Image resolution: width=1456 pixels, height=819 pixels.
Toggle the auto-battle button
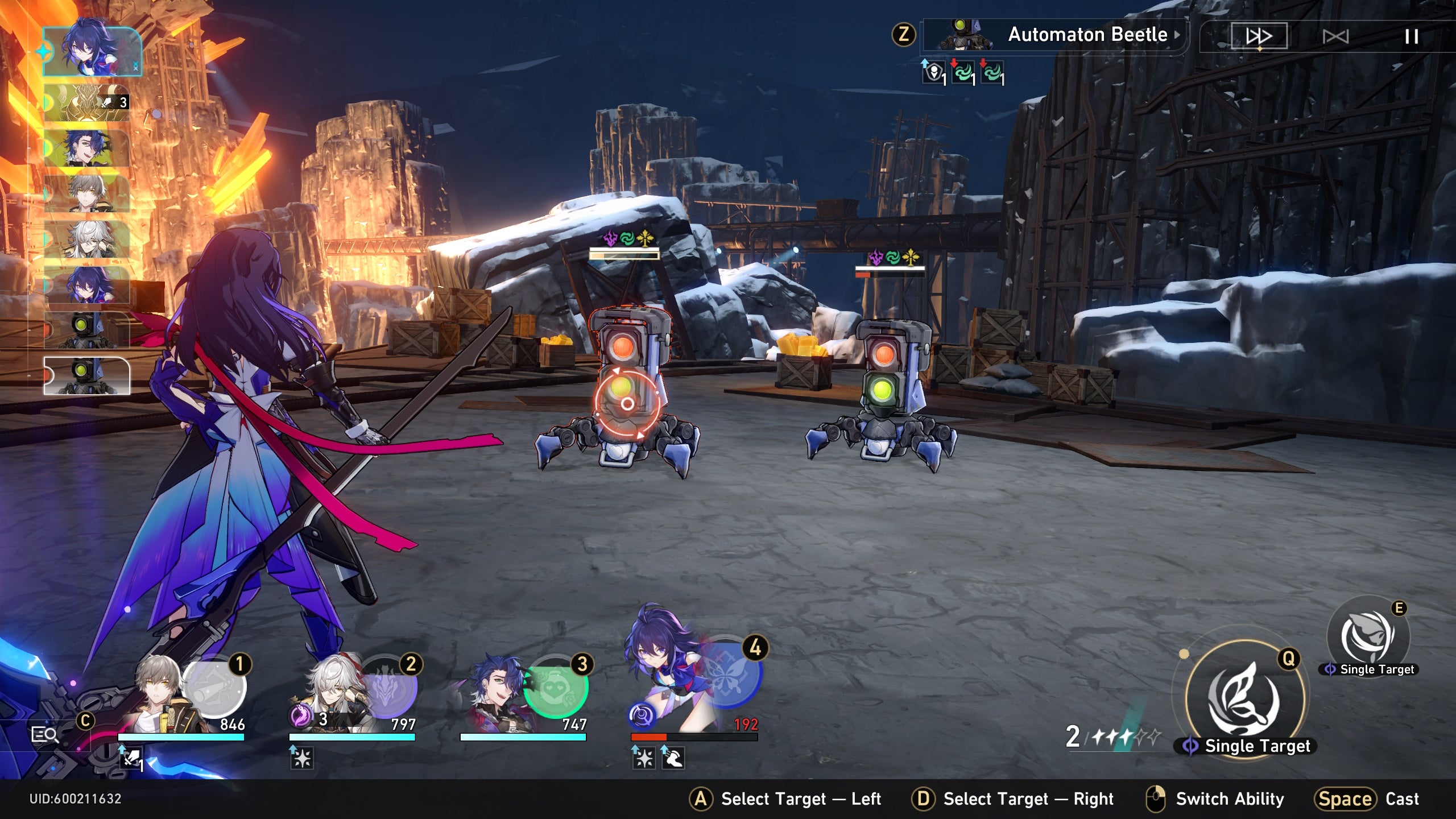pyautogui.click(x=1335, y=36)
